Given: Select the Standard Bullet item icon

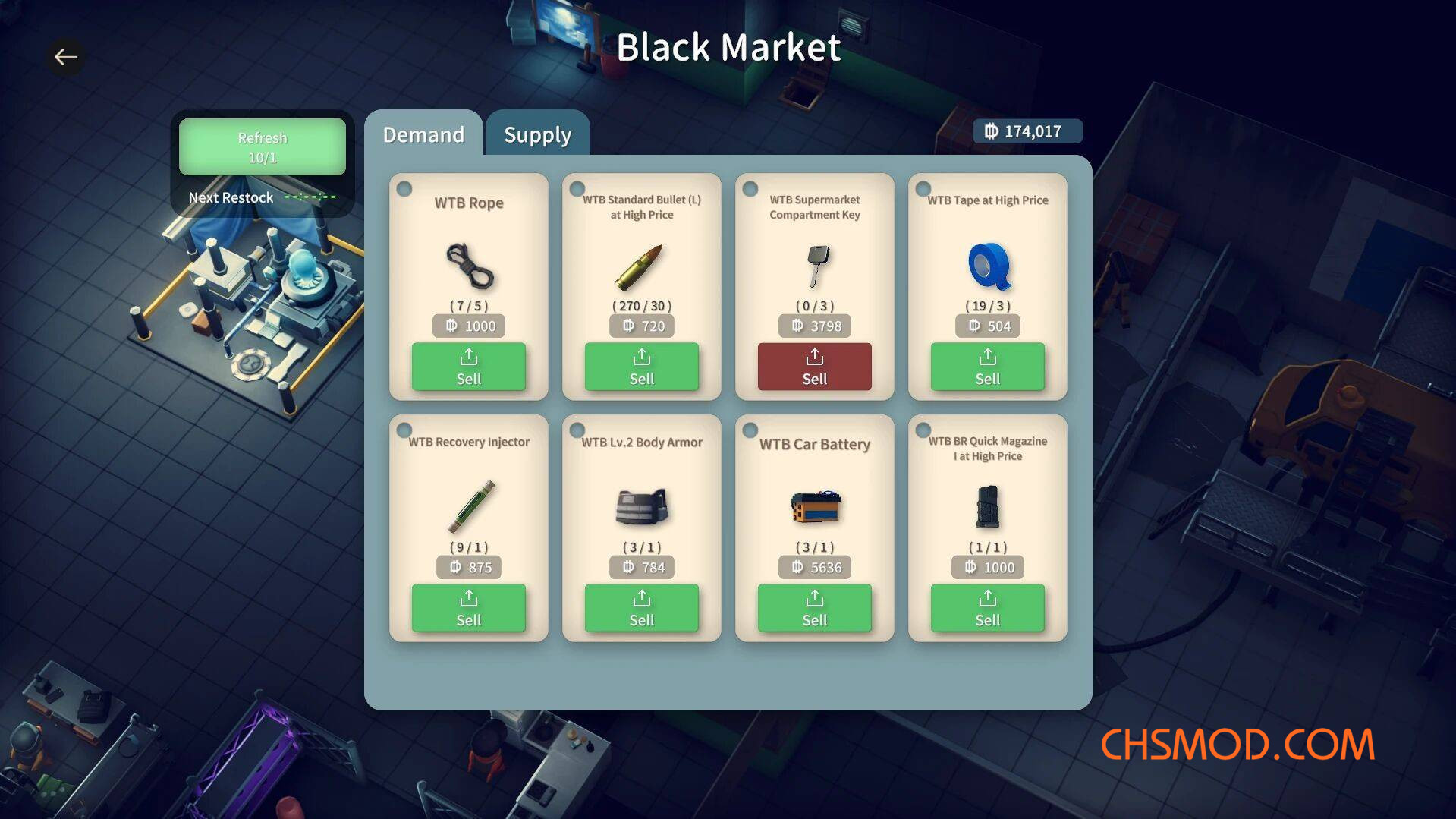Looking at the screenshot, I should [639, 267].
